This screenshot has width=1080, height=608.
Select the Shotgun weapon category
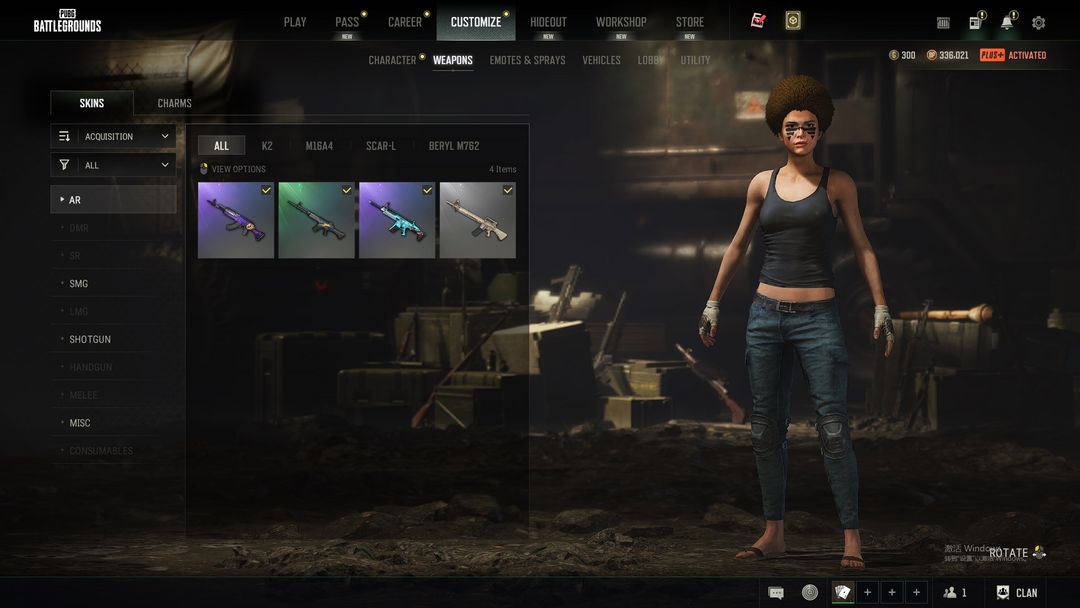click(90, 340)
